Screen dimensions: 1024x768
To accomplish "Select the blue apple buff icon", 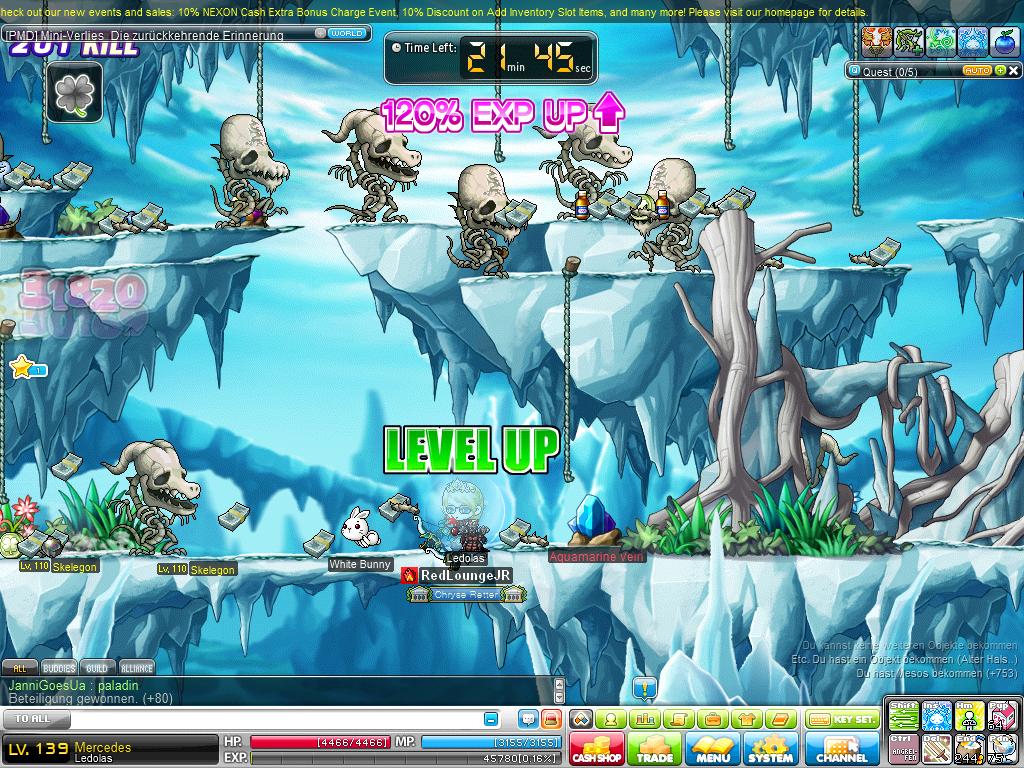I will (1004, 41).
